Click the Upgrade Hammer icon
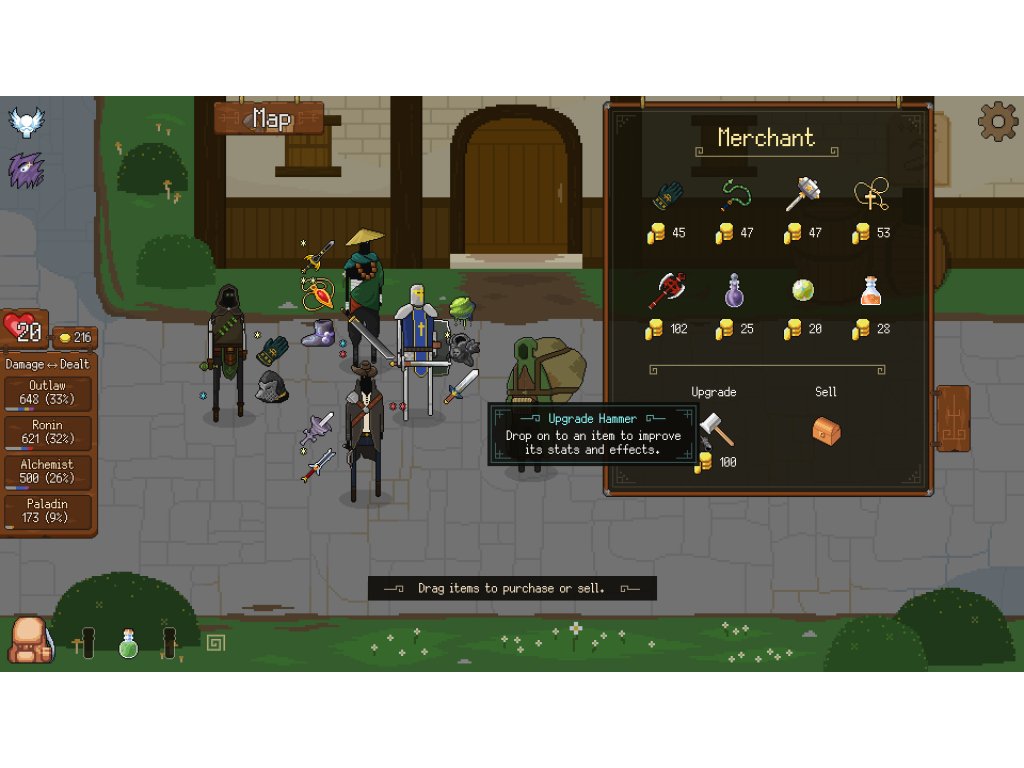Screen dimensions: 1024x768 click(716, 428)
